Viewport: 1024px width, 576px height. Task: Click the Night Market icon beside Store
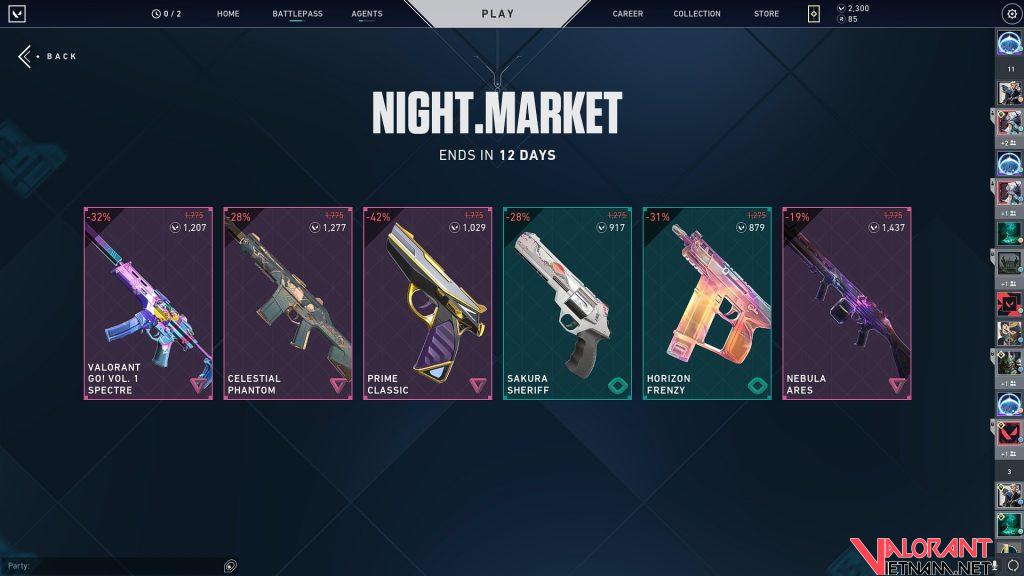coord(814,14)
